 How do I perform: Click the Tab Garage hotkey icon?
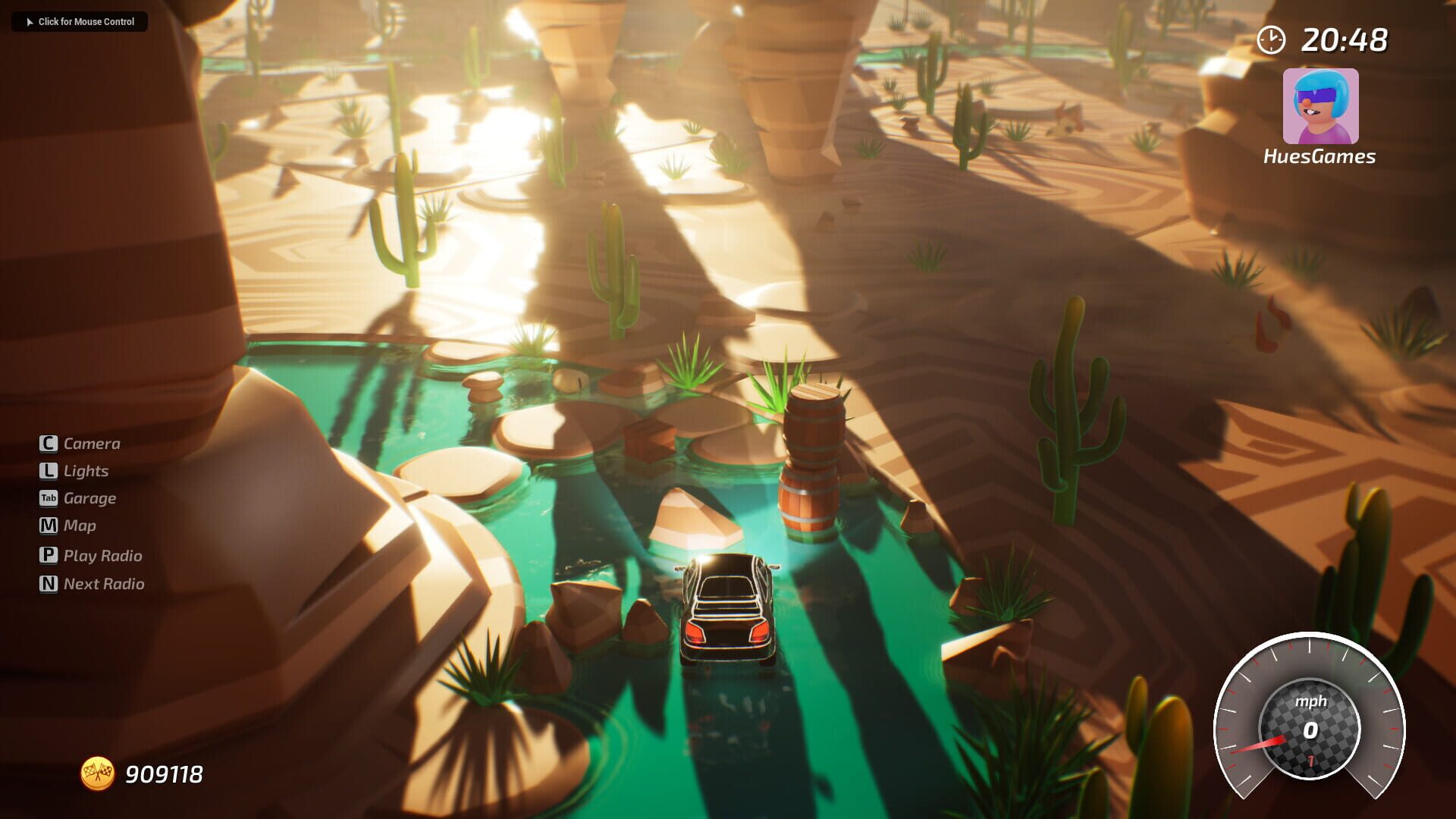(x=47, y=498)
